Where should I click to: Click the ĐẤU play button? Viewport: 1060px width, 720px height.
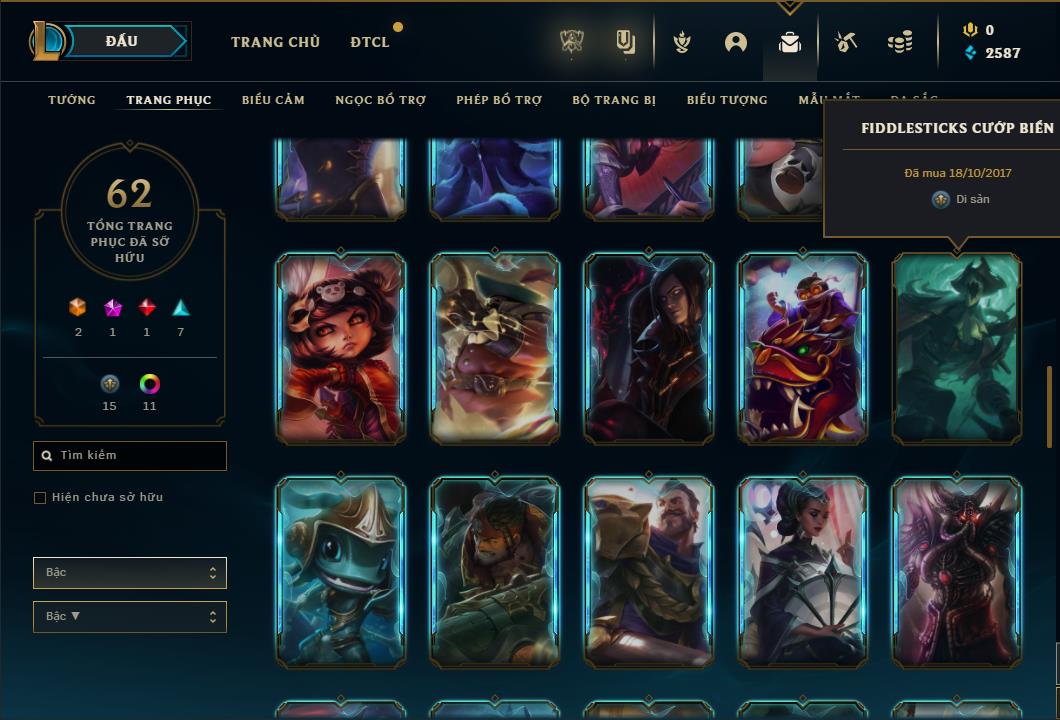click(x=122, y=41)
